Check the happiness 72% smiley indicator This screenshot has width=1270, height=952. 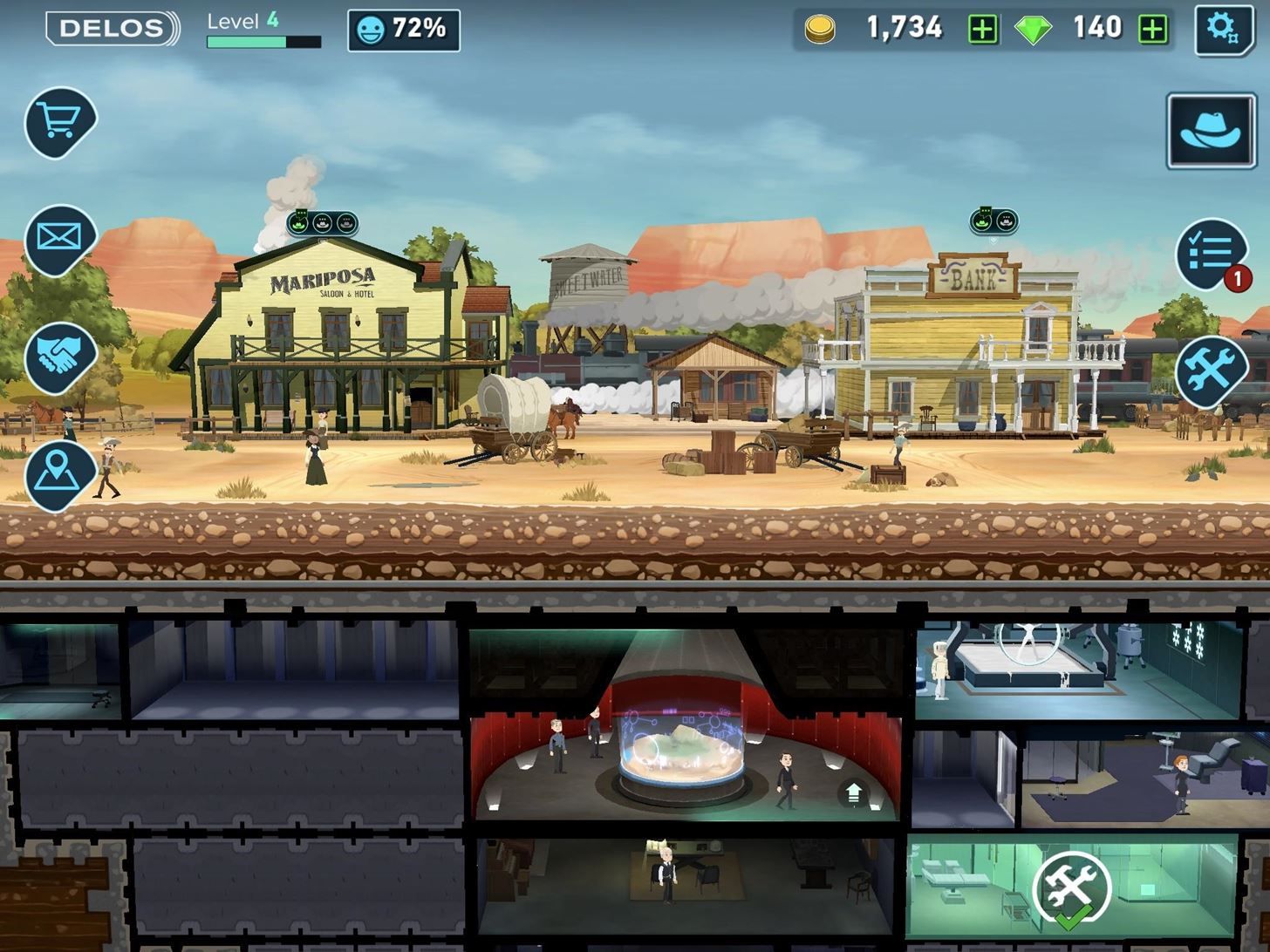point(402,29)
